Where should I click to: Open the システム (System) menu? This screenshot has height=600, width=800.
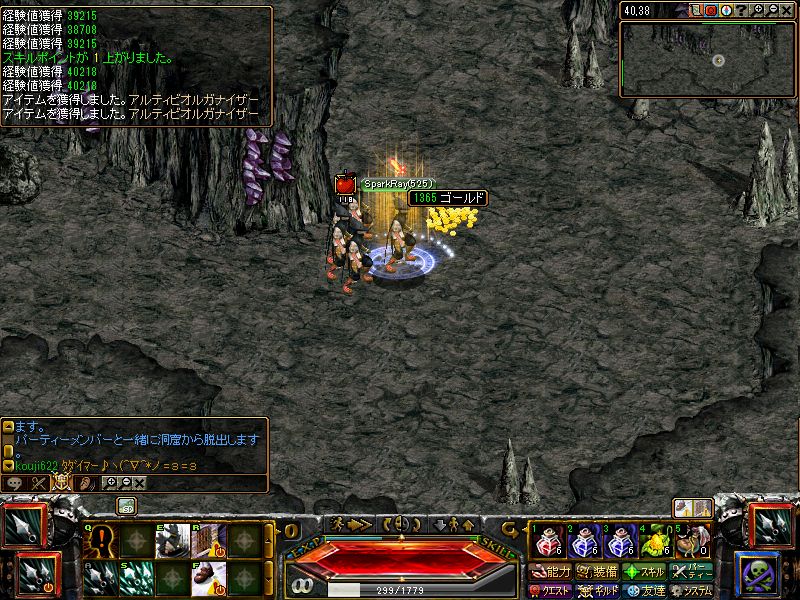point(691,591)
